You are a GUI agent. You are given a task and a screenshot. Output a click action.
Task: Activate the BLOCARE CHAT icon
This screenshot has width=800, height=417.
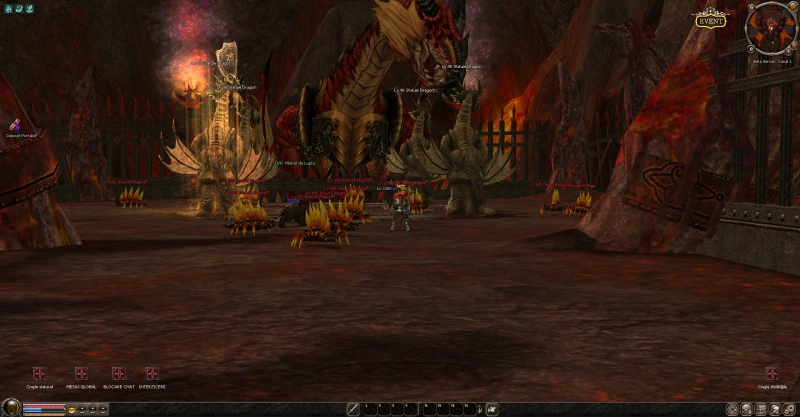(119, 373)
